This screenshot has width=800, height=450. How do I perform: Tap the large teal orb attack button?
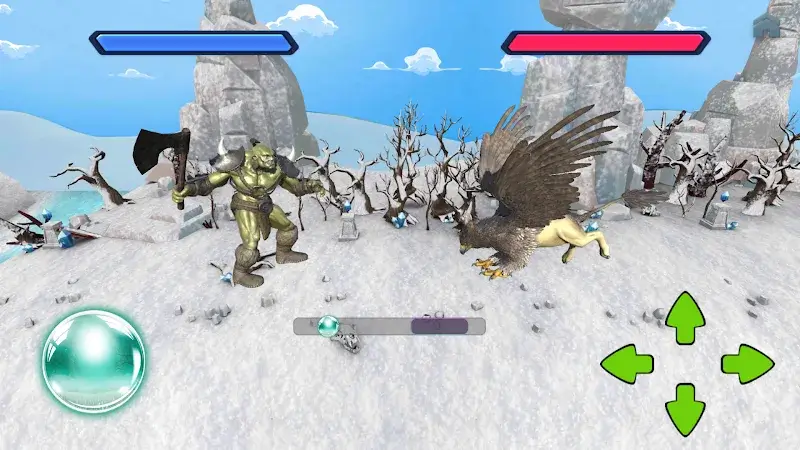pyautogui.click(x=93, y=362)
